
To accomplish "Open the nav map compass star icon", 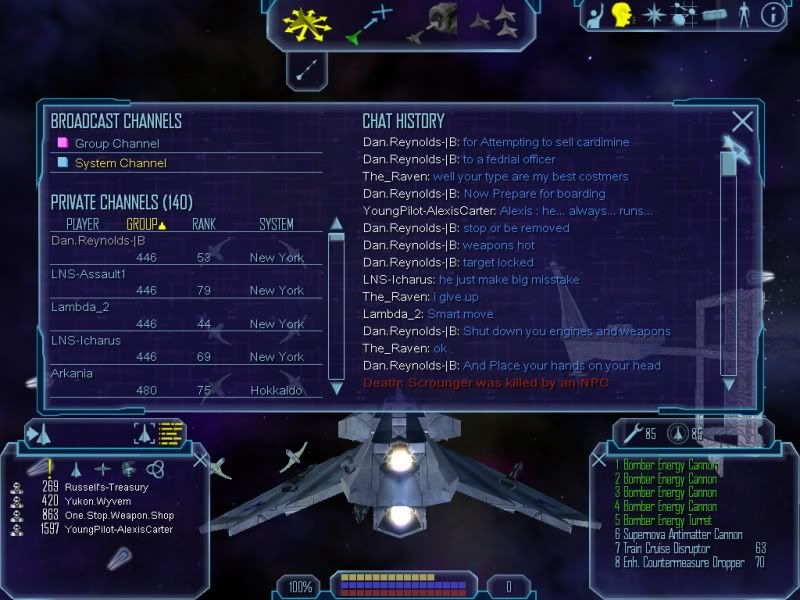I will click(653, 15).
